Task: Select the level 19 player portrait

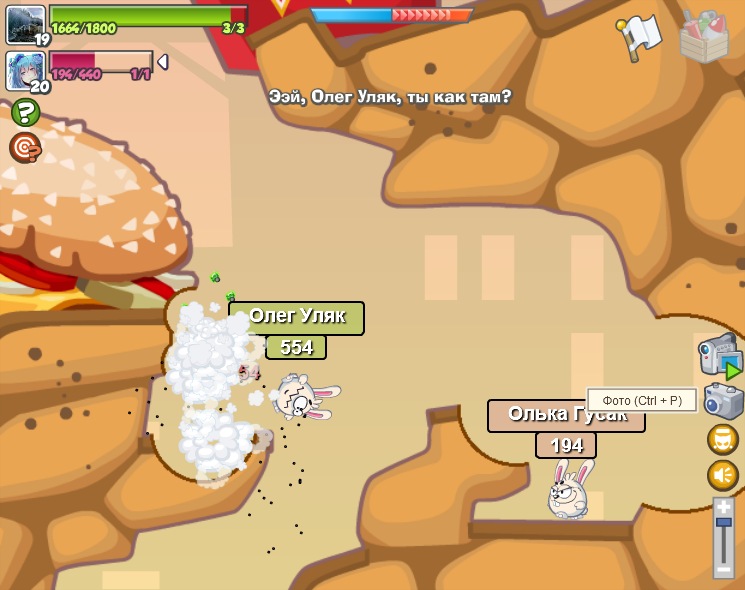Action: (25, 24)
